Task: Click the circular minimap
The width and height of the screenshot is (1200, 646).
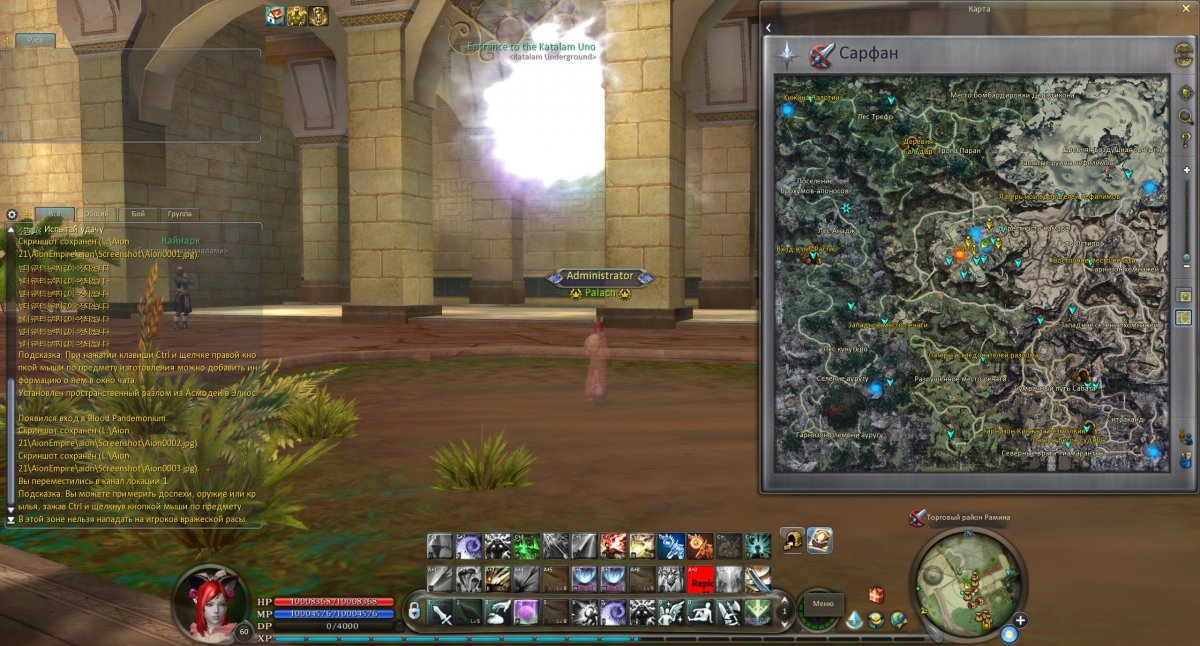Action: 965,577
